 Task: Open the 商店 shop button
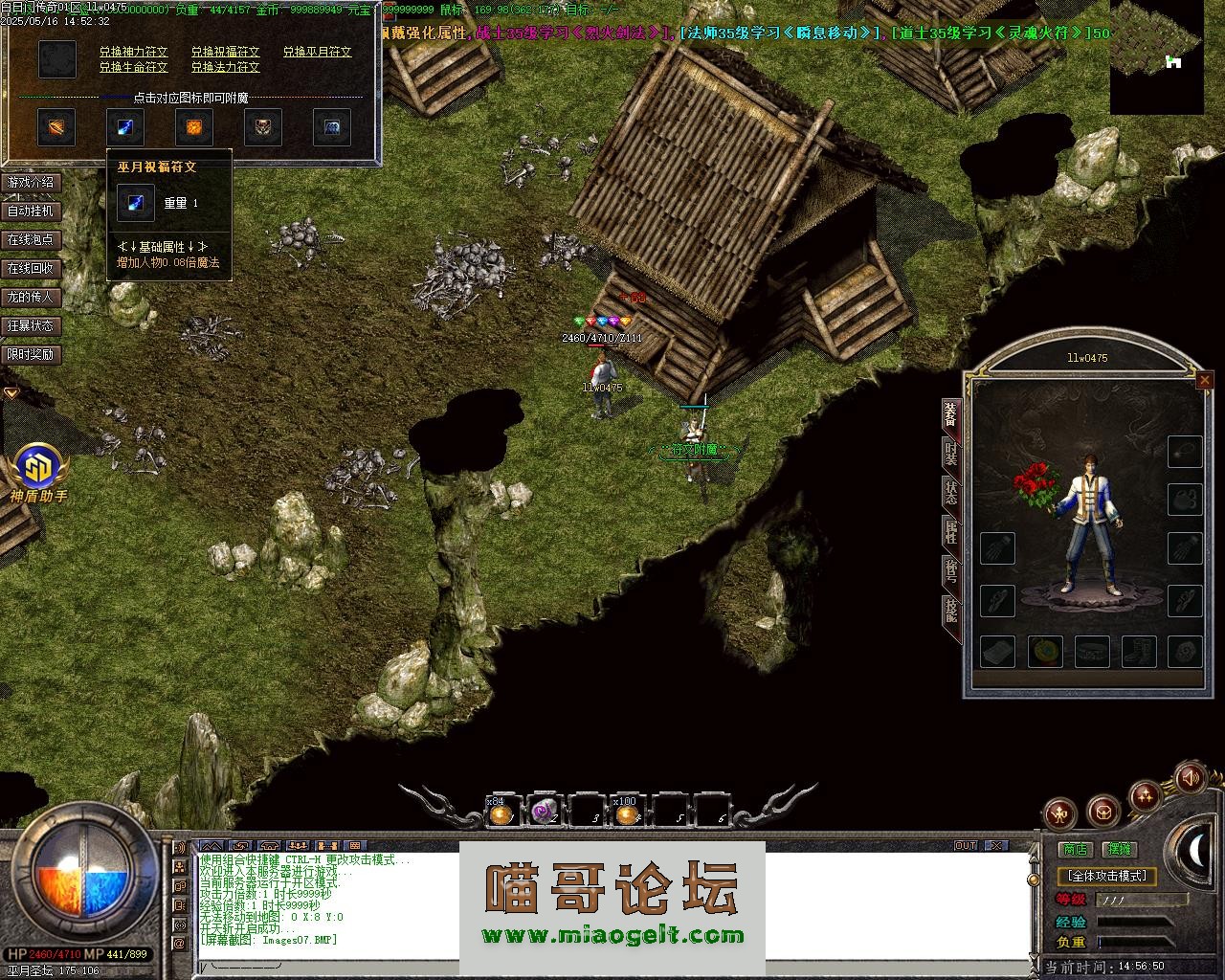tap(1075, 849)
